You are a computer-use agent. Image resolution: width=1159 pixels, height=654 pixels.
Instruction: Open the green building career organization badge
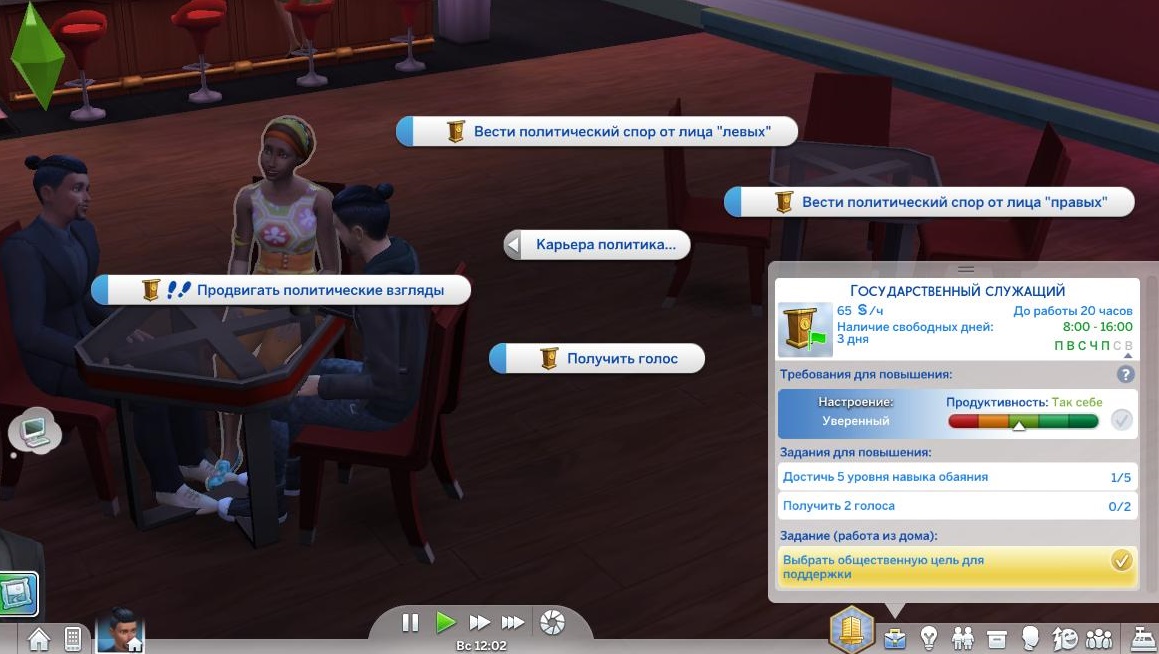point(852,631)
